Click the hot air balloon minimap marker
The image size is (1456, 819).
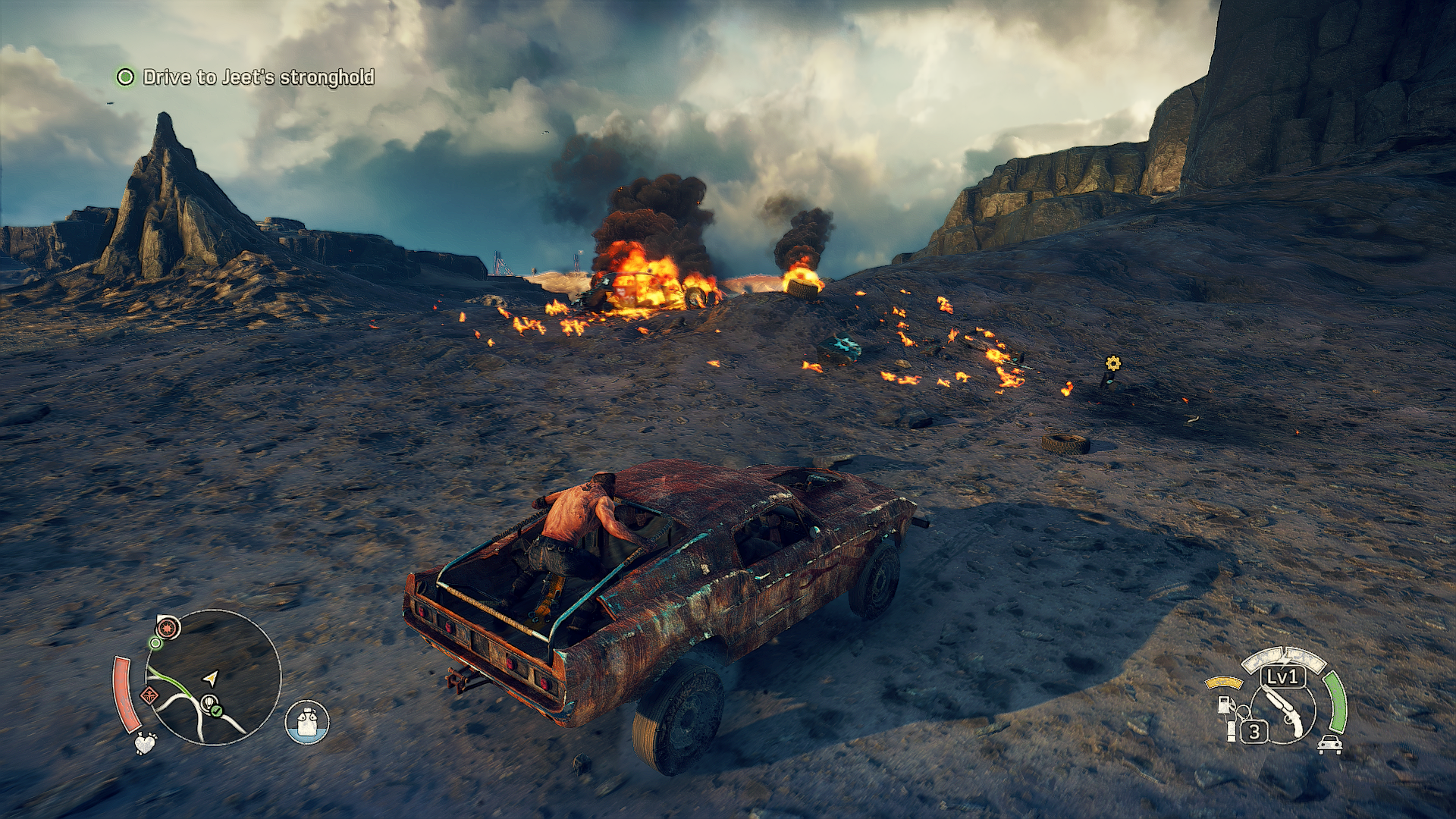pyautogui.click(x=207, y=704)
